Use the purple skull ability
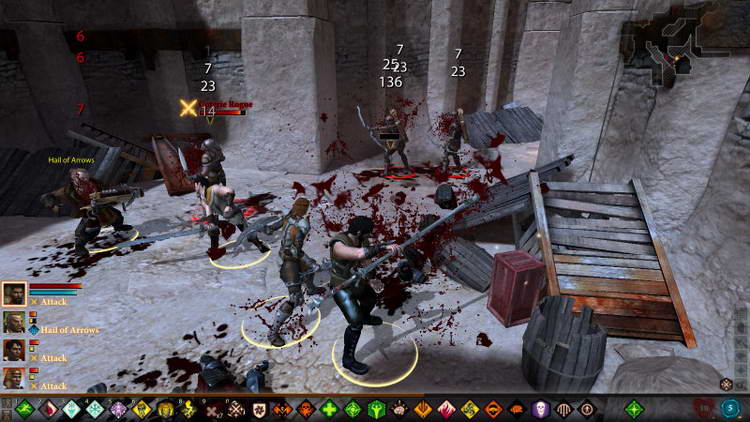This screenshot has width=750, height=422. (x=540, y=409)
